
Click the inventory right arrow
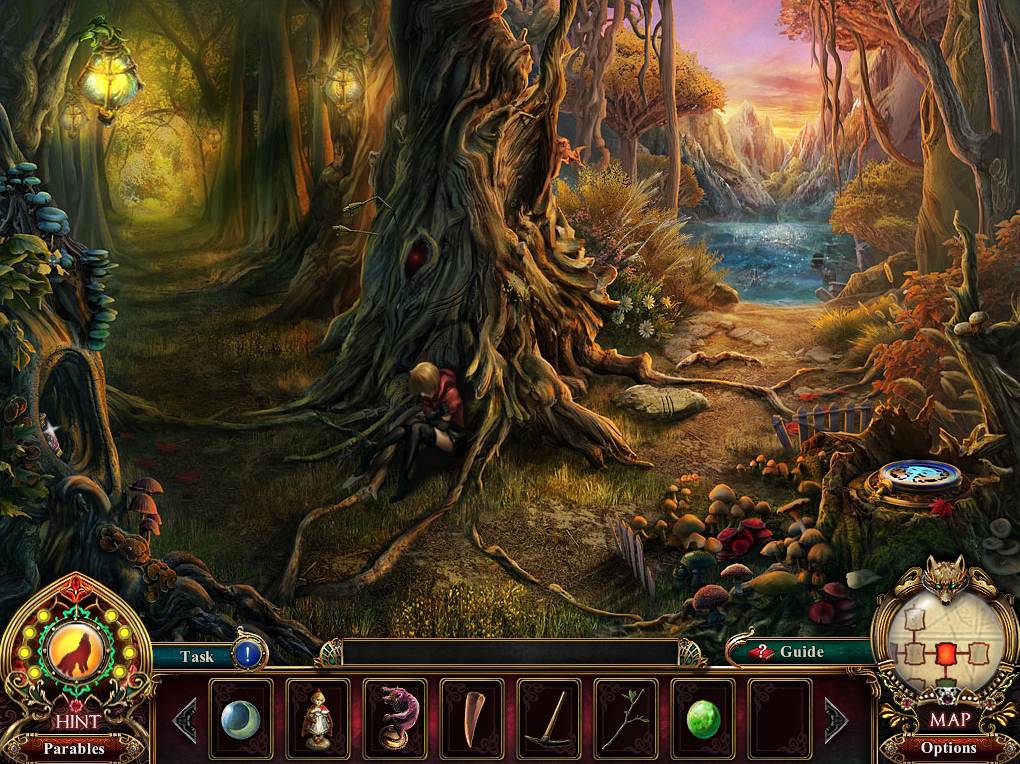[835, 719]
